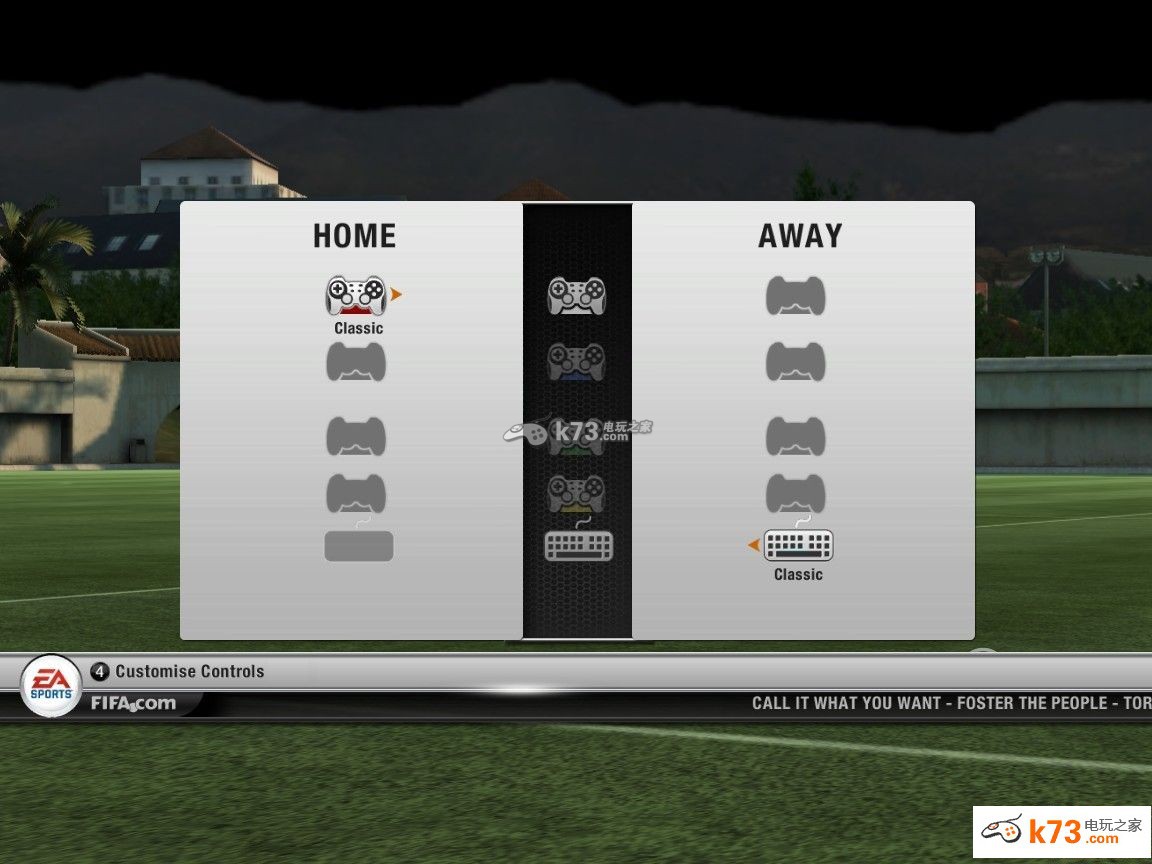Open Customise Controls
Image resolution: width=1152 pixels, height=864 pixels.
[189, 671]
